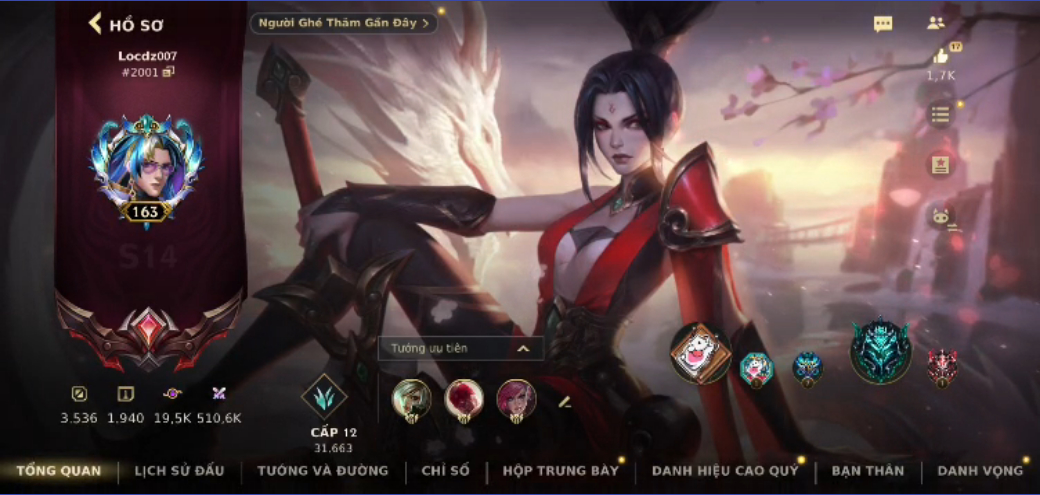Open the friends icon
The image size is (1040, 495).
coord(936,23)
